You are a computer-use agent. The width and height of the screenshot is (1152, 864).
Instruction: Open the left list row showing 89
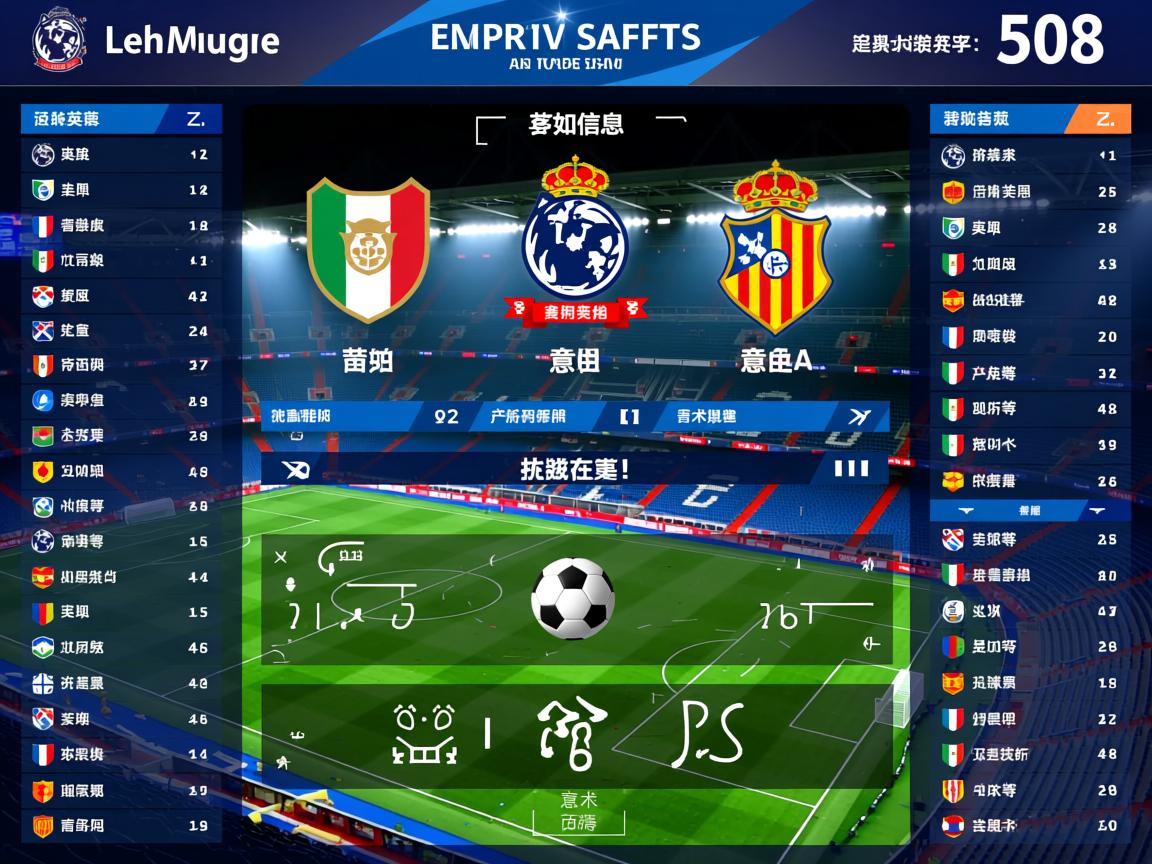(120, 401)
